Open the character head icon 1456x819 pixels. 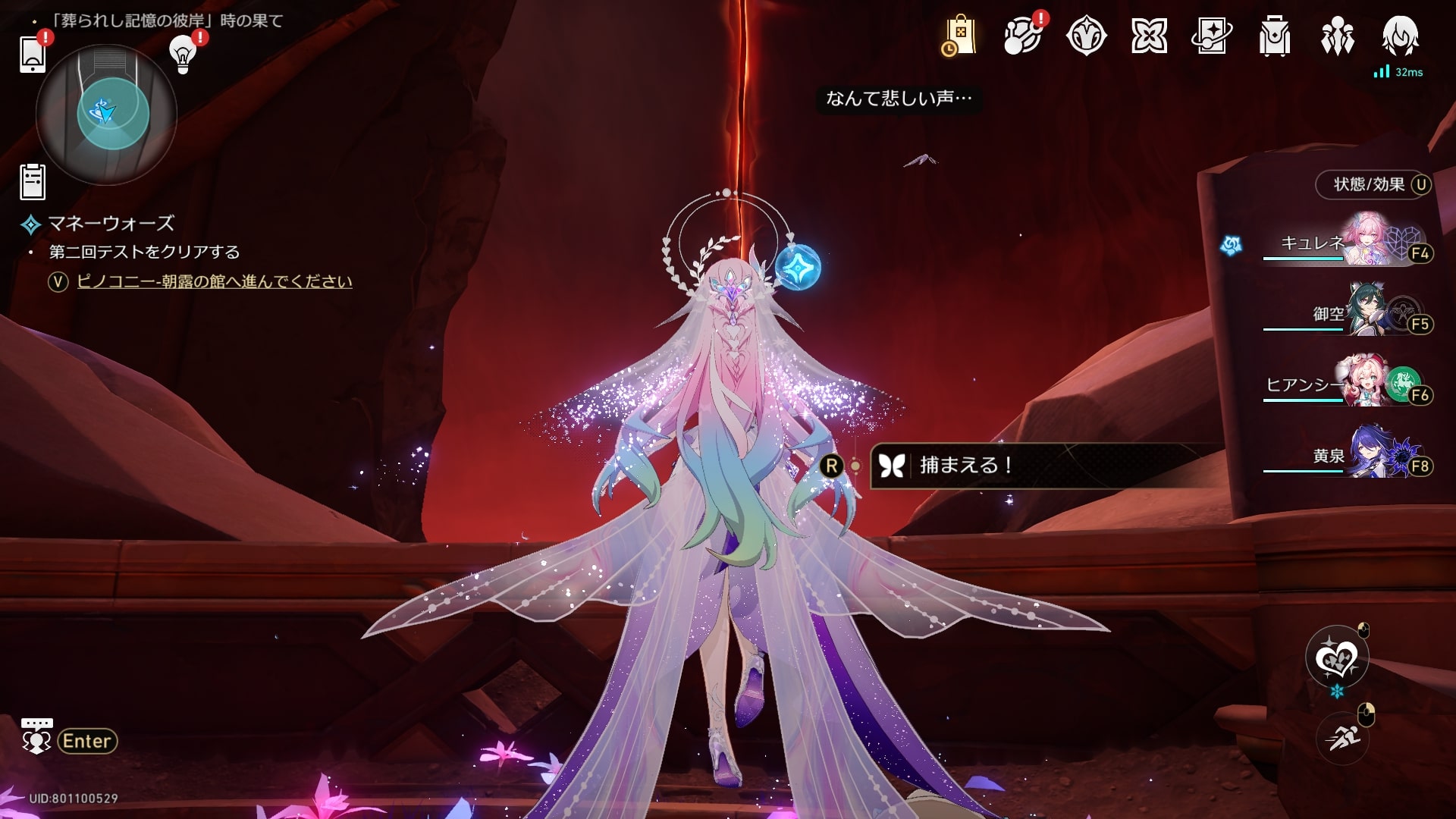tap(1400, 36)
